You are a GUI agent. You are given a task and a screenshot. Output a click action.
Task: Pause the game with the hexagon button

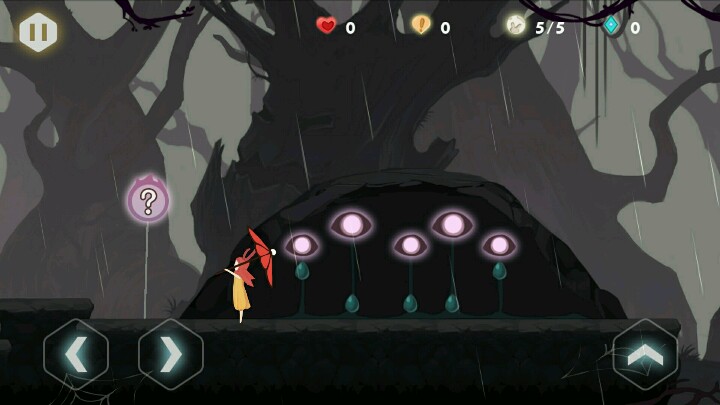tap(38, 32)
